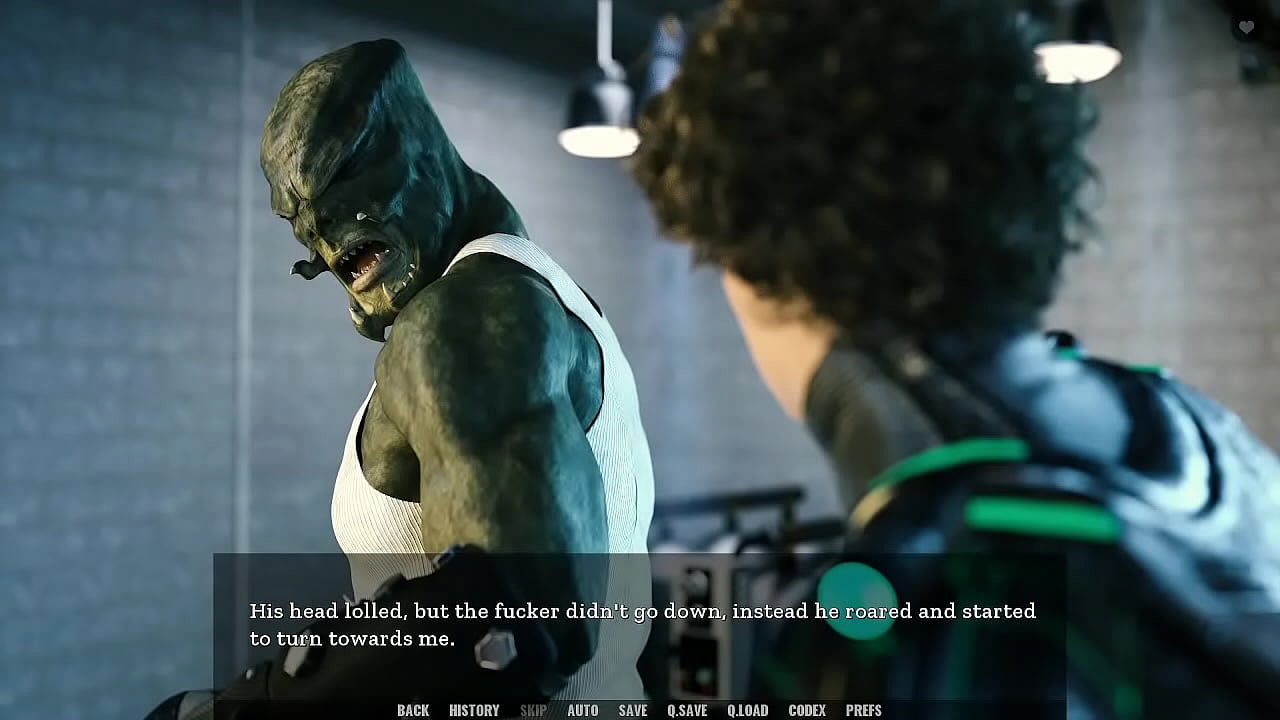Open the Prefs settings menu
This screenshot has height=720, width=1280.
coord(864,710)
